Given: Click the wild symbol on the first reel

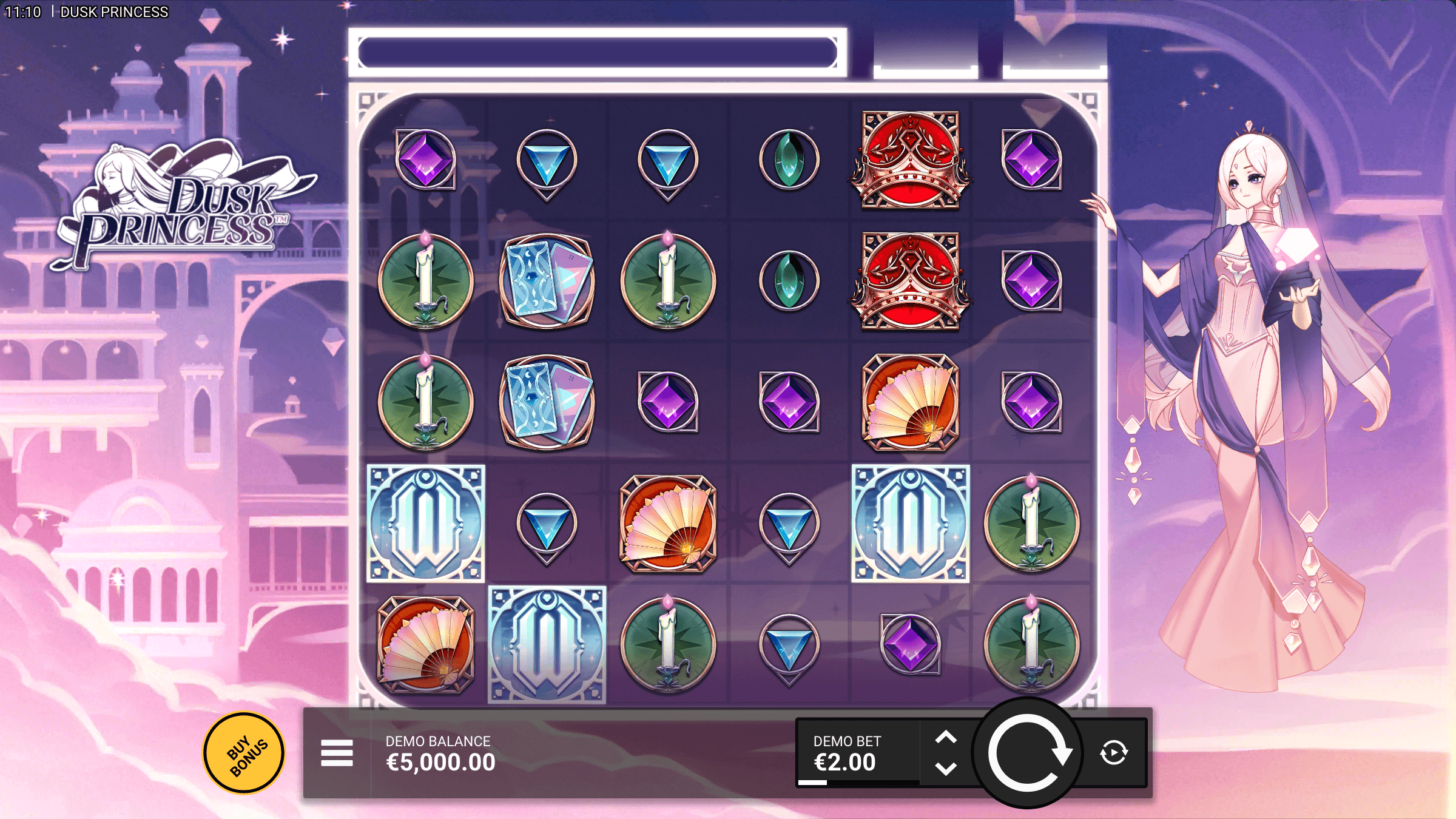Looking at the screenshot, I should click(425, 523).
